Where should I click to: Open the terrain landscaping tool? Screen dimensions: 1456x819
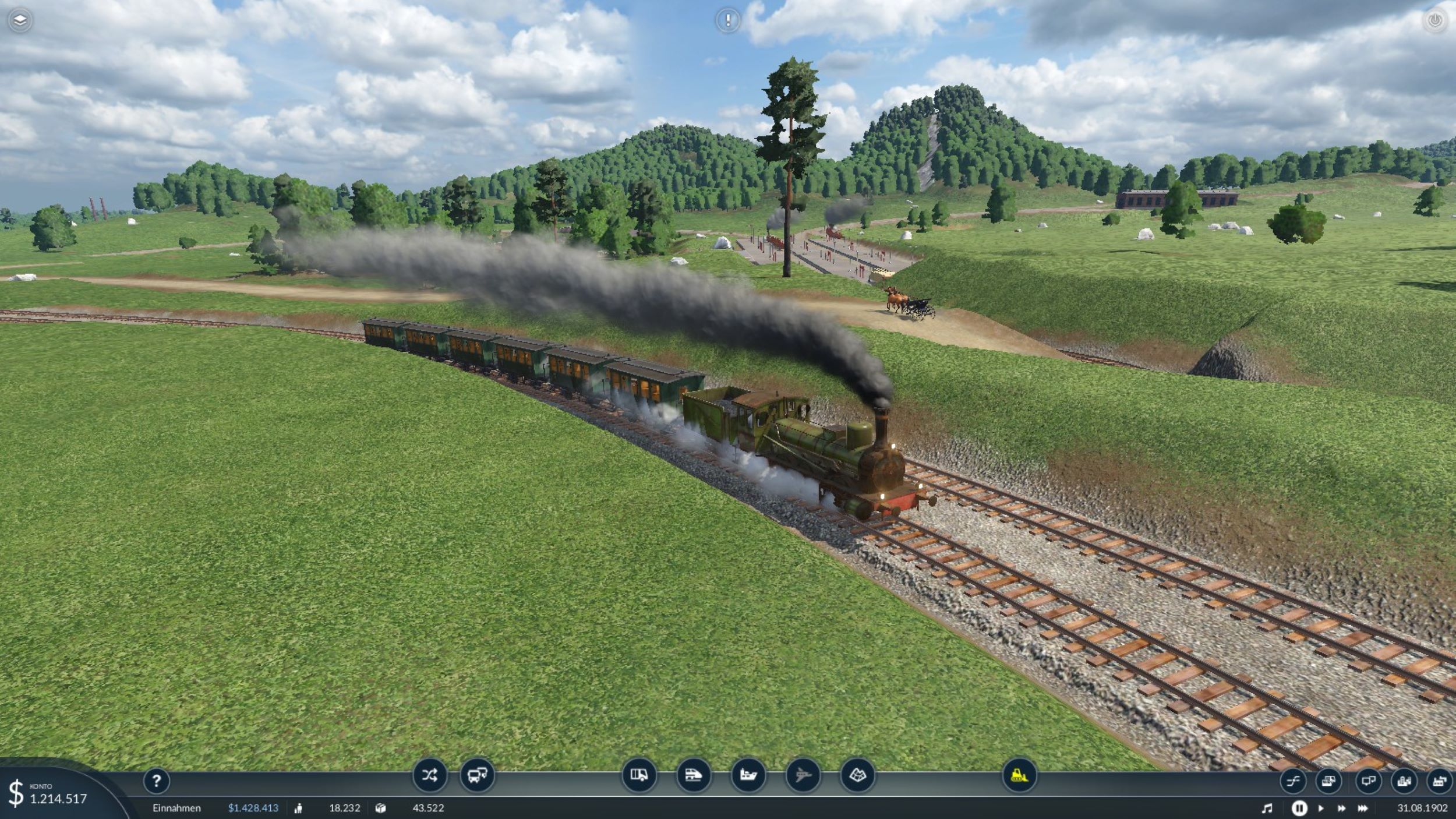coord(857,775)
